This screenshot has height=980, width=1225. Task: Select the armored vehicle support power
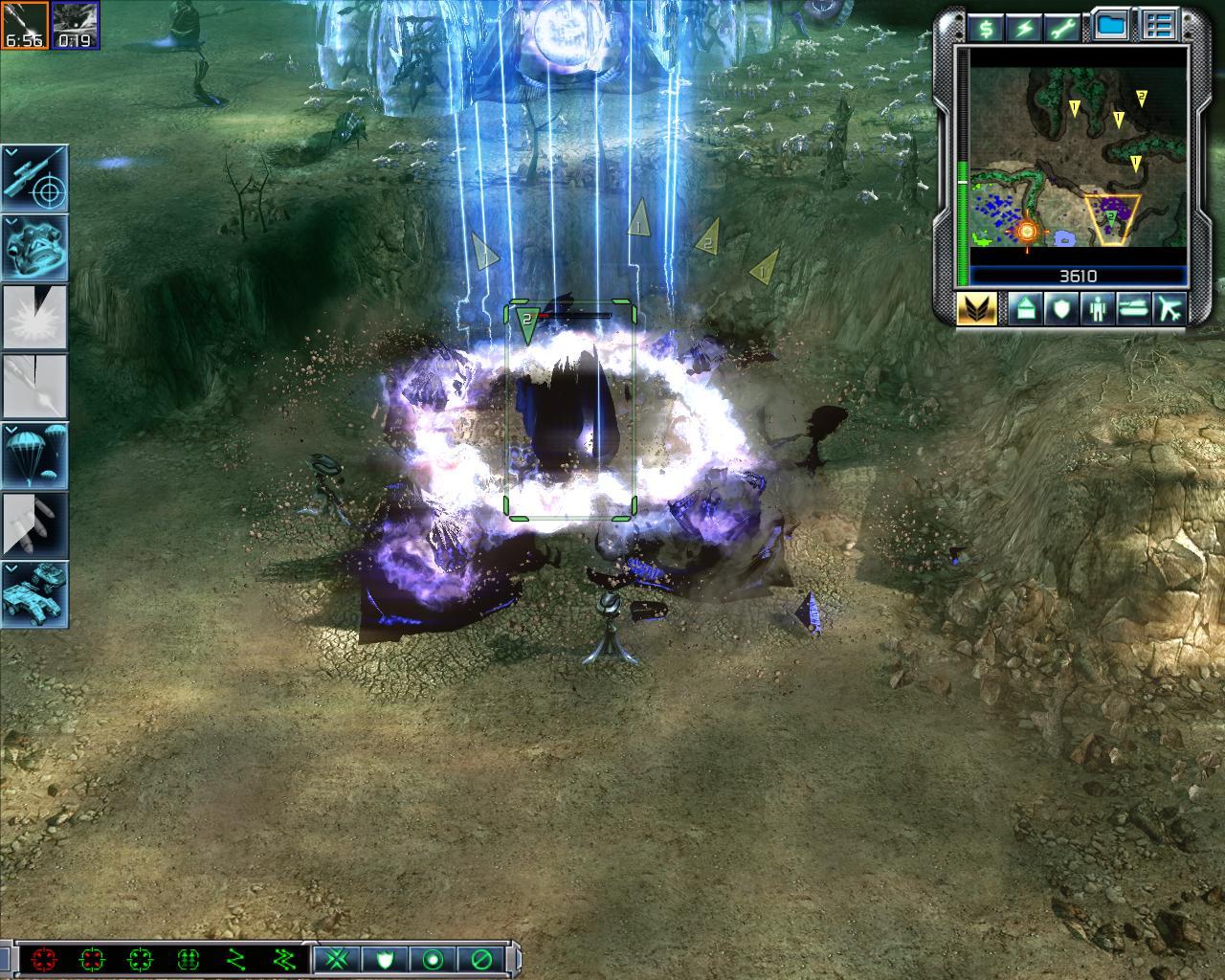point(34,593)
